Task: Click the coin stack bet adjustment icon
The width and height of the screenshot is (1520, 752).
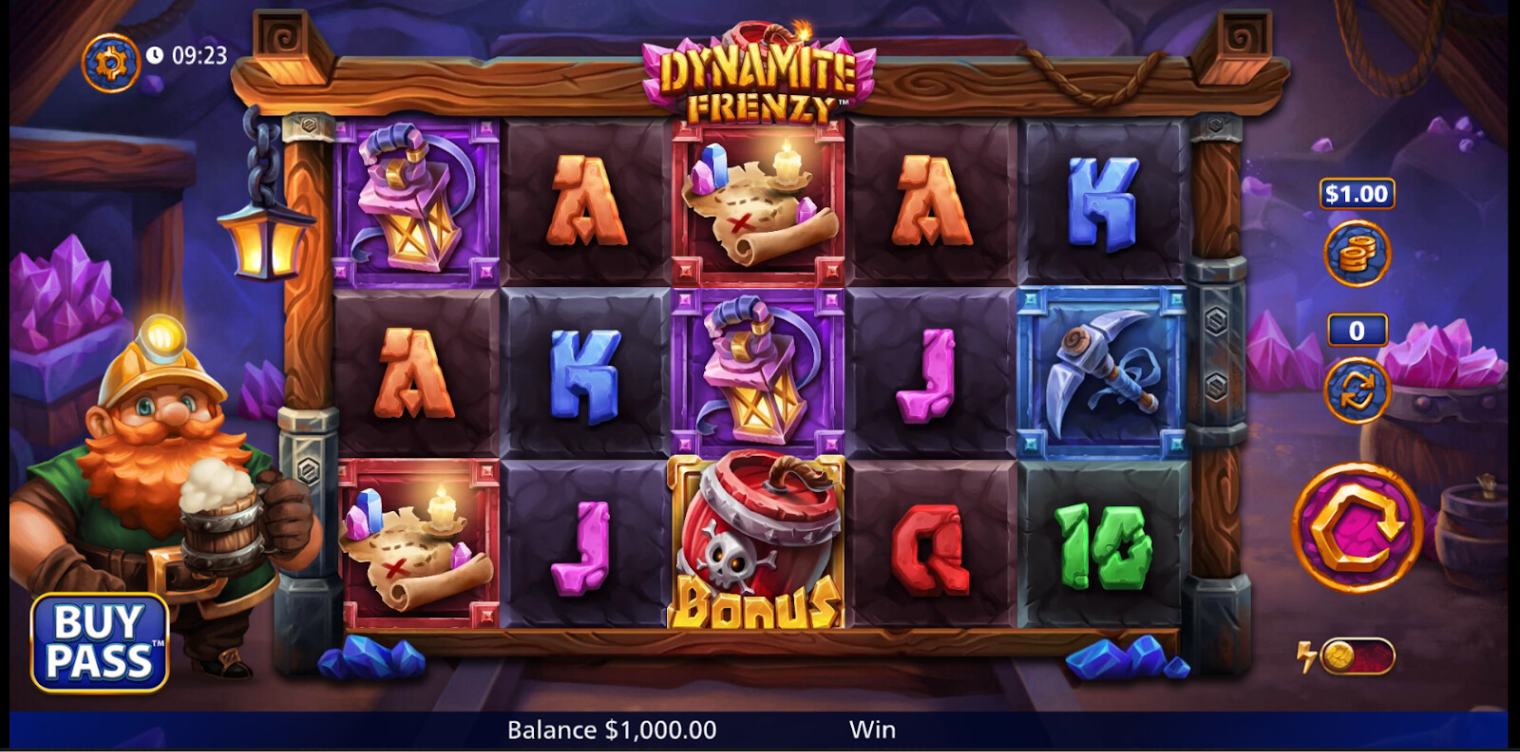Action: pyautogui.click(x=1358, y=255)
